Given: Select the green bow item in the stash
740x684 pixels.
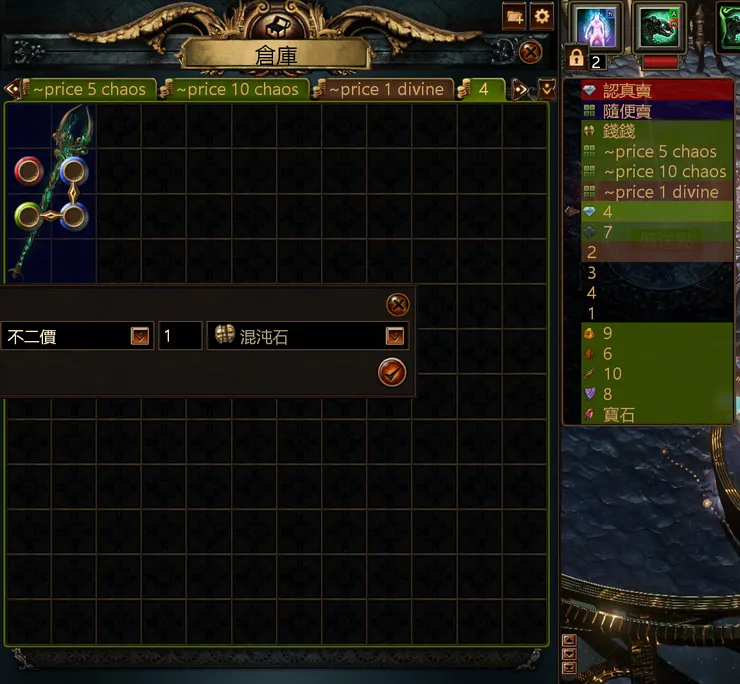Looking at the screenshot, I should click(49, 190).
